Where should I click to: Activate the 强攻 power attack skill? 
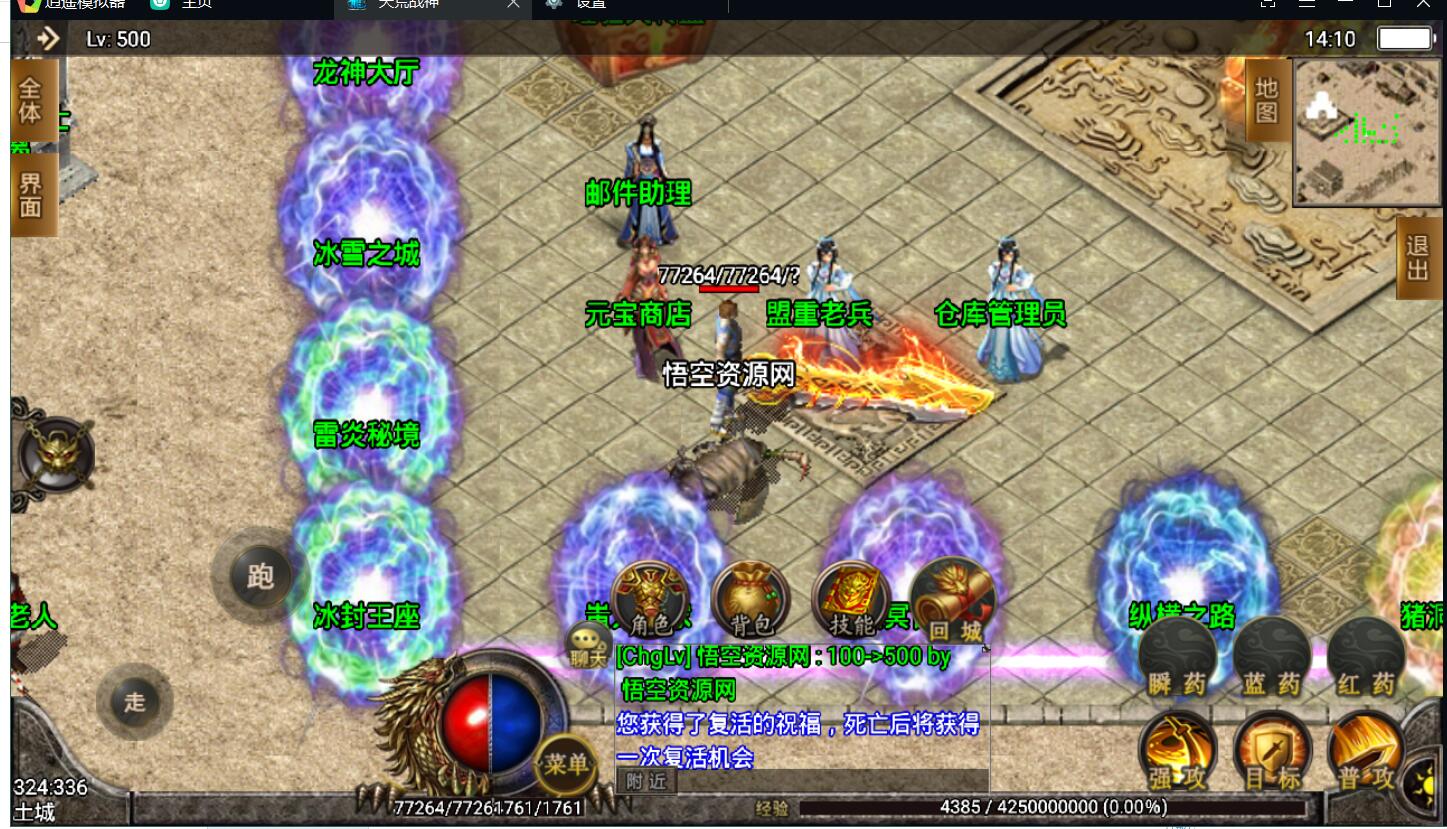tap(1177, 753)
